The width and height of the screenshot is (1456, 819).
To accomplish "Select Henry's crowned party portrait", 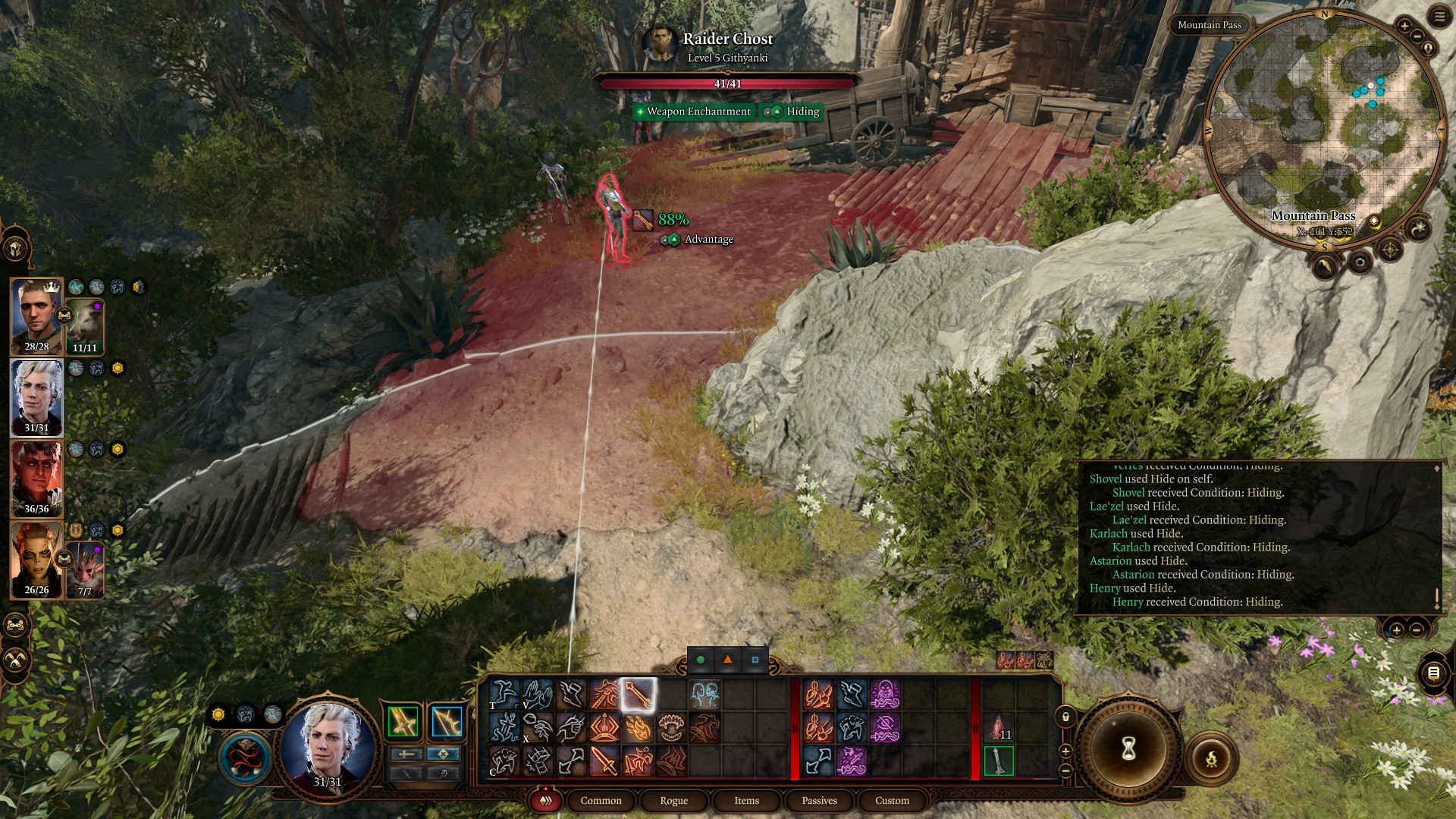I will (x=36, y=315).
